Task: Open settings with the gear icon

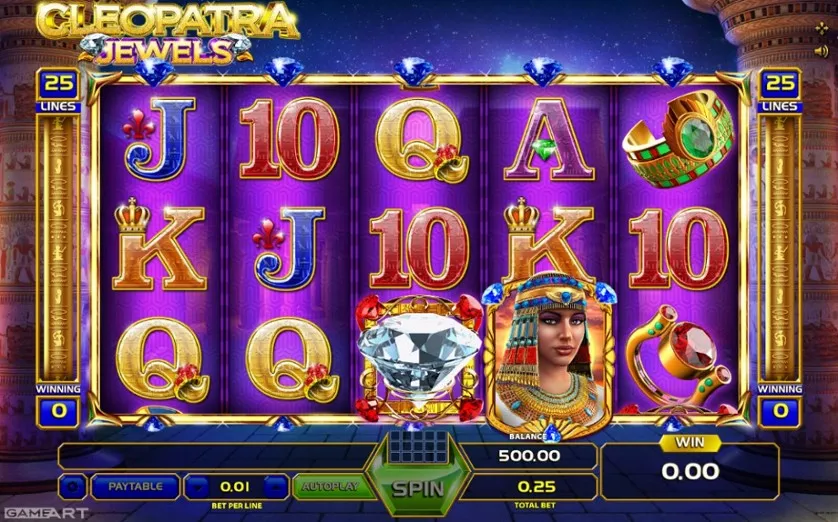Action: point(72,487)
